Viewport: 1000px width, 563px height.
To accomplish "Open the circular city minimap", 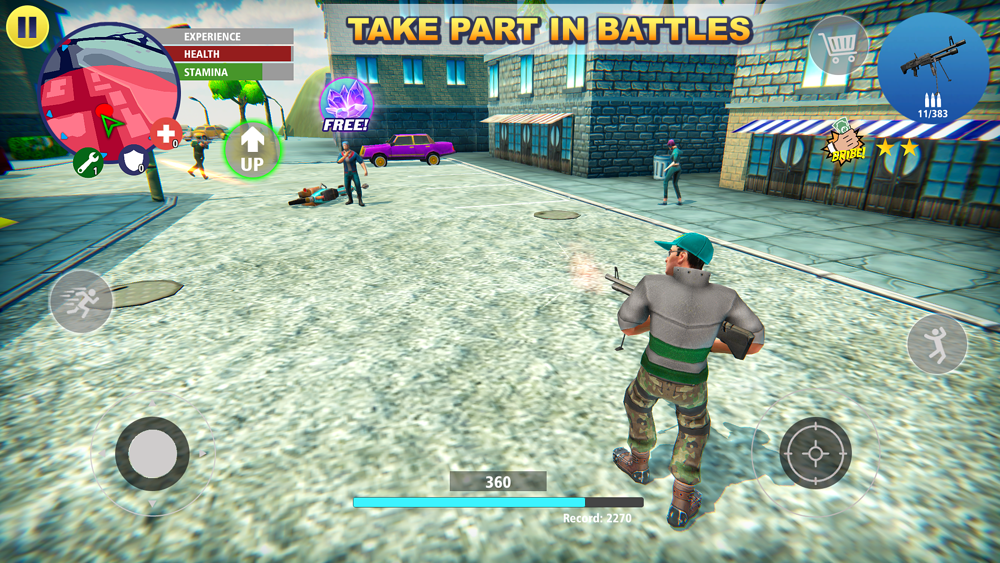I will click(108, 92).
